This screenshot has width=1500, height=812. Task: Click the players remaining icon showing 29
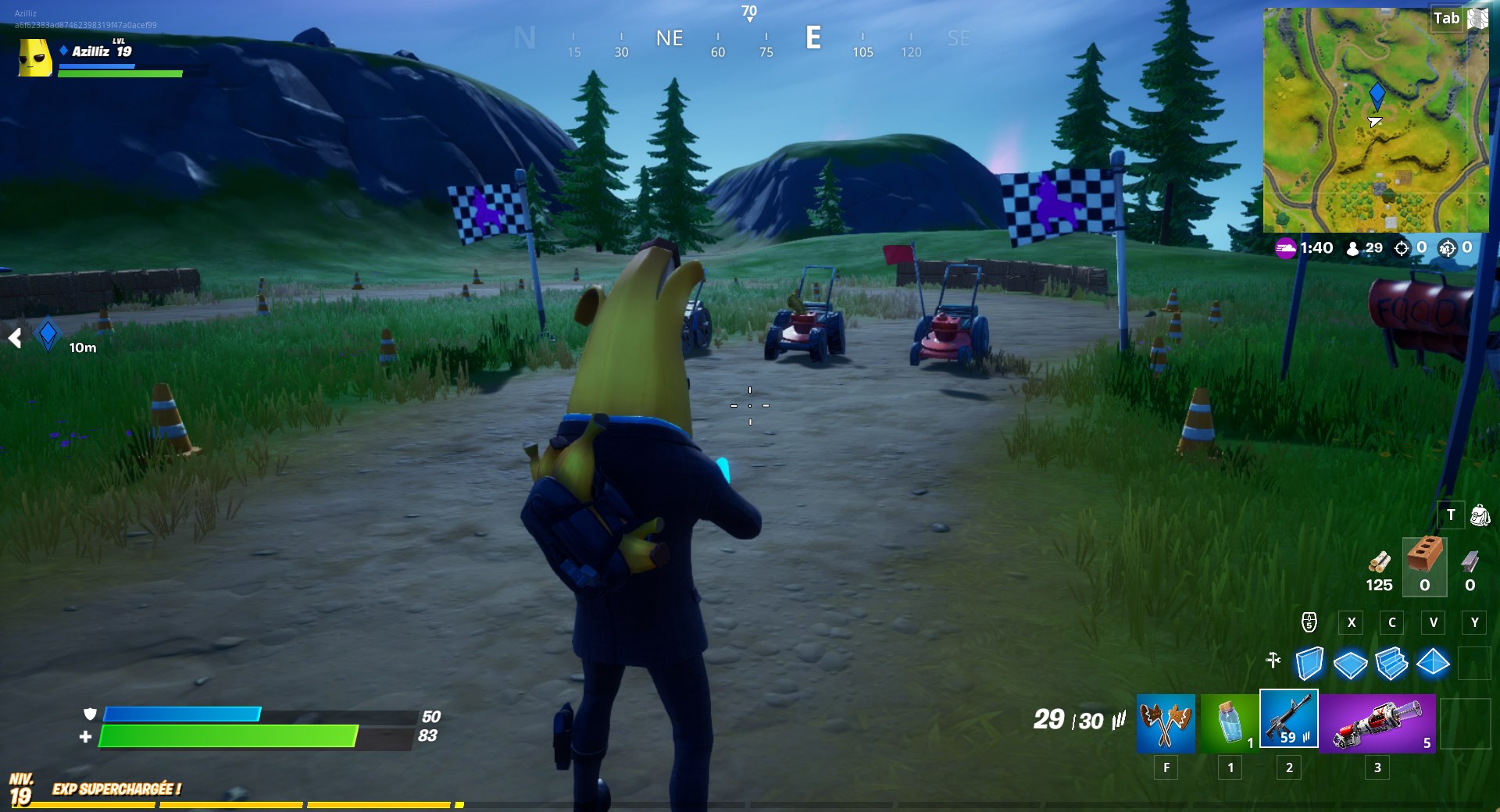(1352, 248)
